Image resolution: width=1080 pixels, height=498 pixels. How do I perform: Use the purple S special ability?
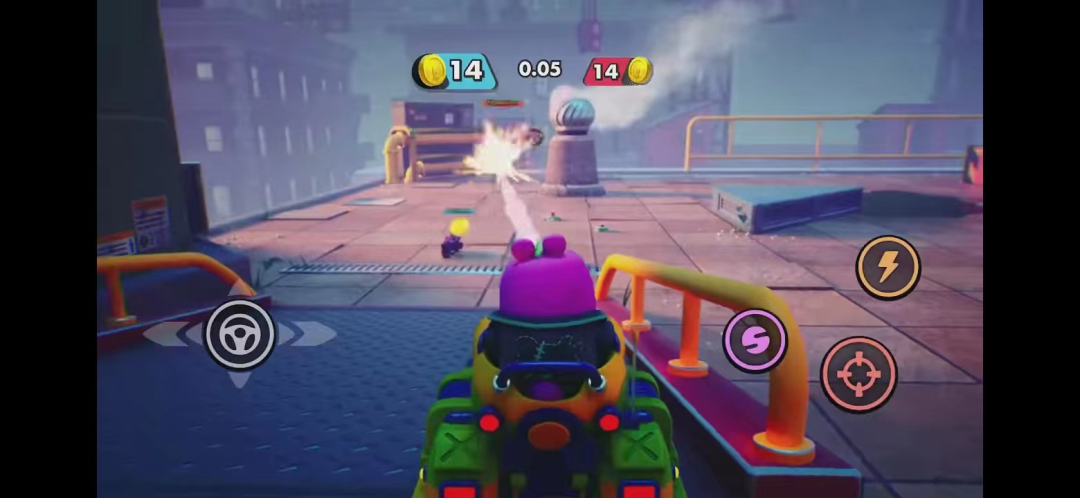(x=755, y=341)
